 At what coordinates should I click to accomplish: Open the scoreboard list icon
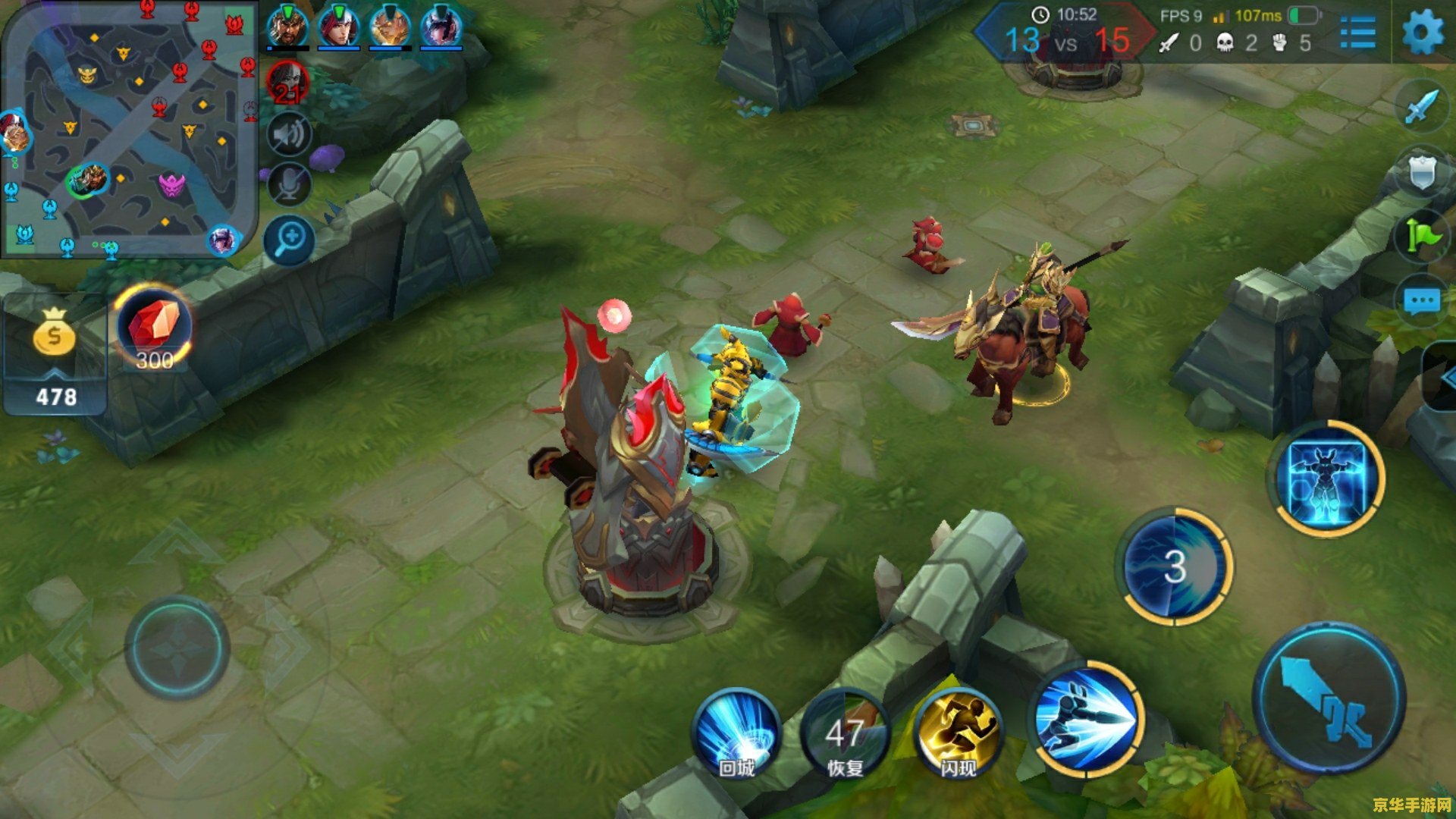click(x=1357, y=33)
